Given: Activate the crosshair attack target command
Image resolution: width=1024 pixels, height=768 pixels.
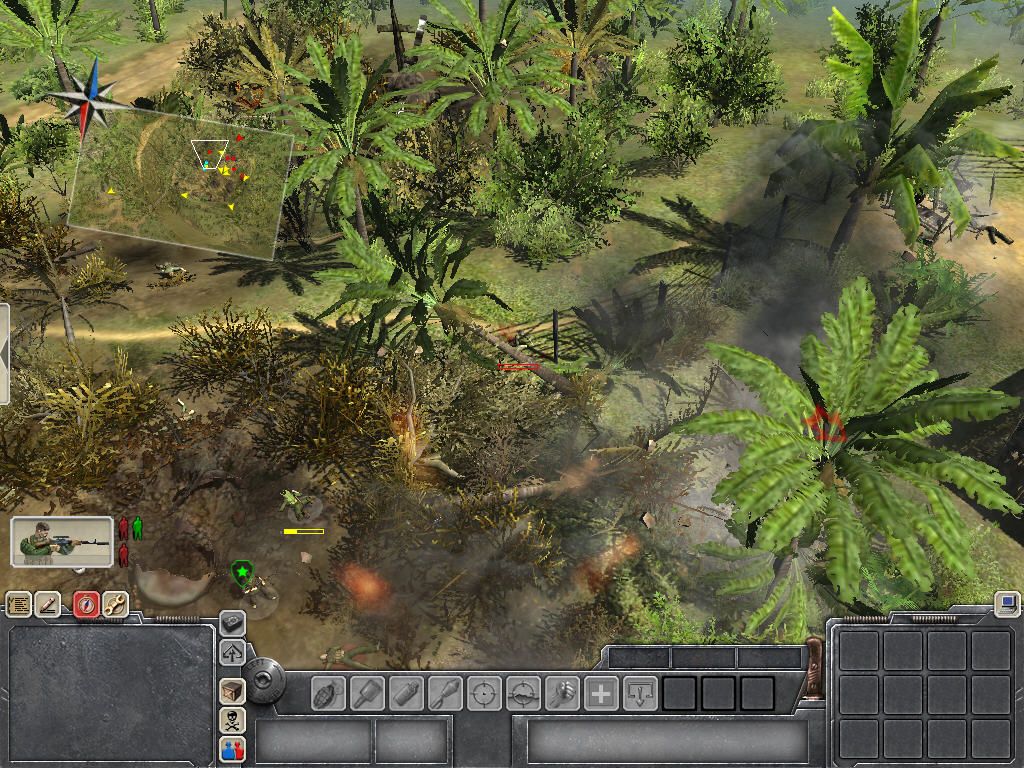Looking at the screenshot, I should click(484, 693).
